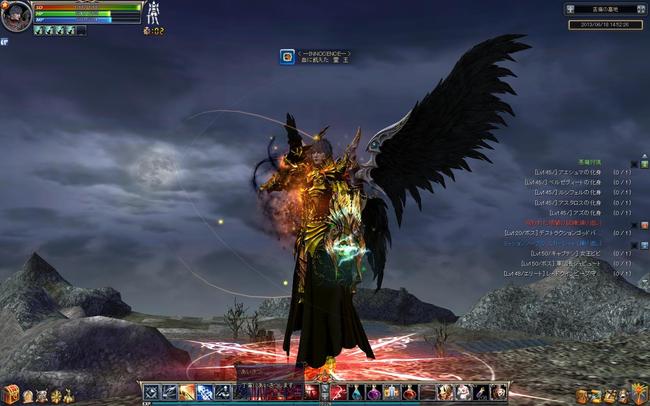The image size is (650, 406).
Task: Click the orange guild emblem beside INNOCENCE
Action: click(x=287, y=57)
